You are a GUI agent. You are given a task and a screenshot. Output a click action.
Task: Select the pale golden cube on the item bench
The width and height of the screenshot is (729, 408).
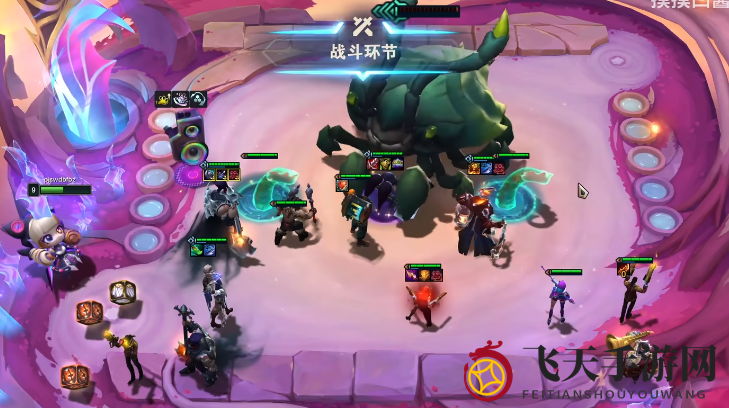(123, 292)
